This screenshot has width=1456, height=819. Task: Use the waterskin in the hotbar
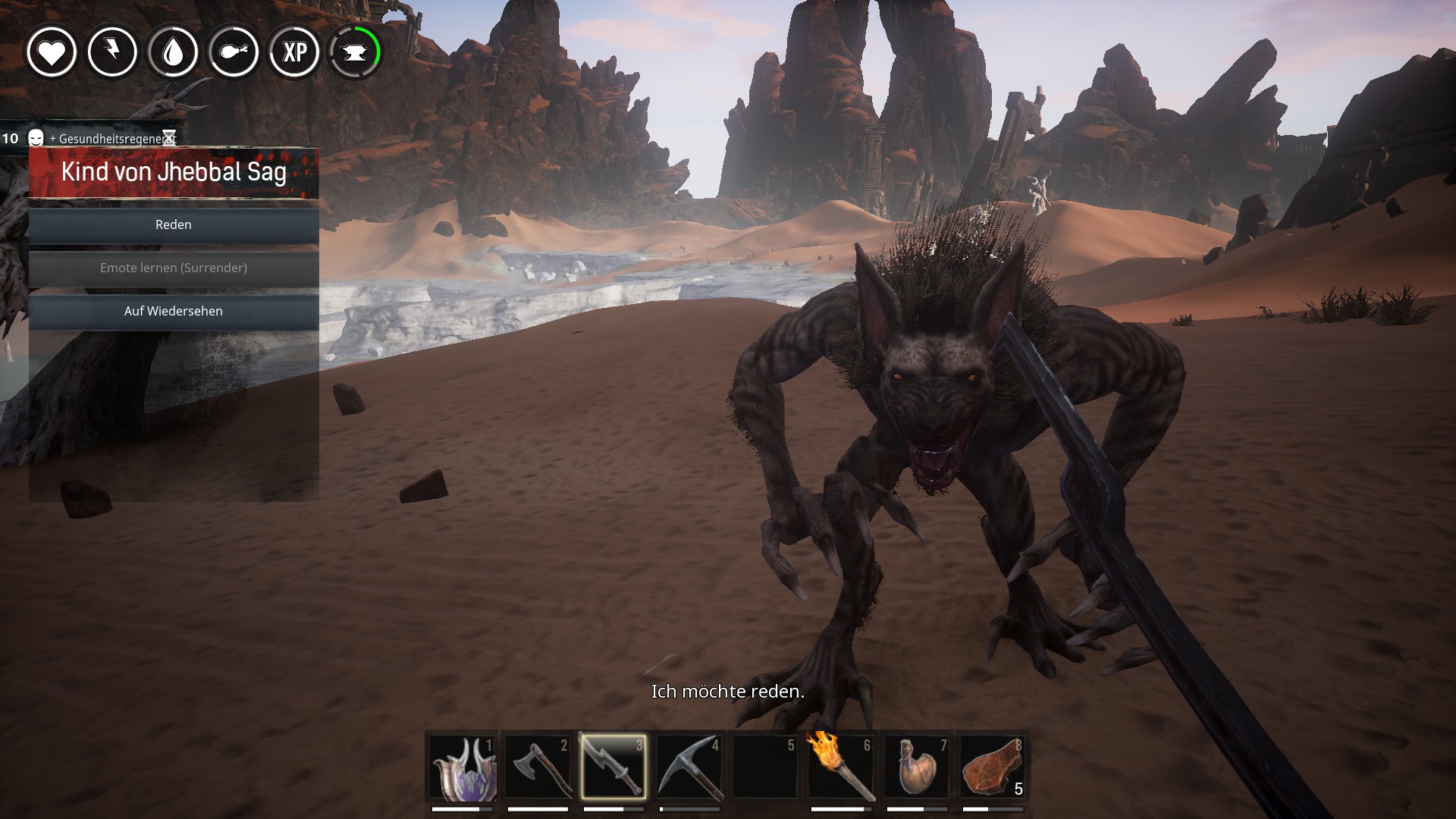(x=918, y=767)
